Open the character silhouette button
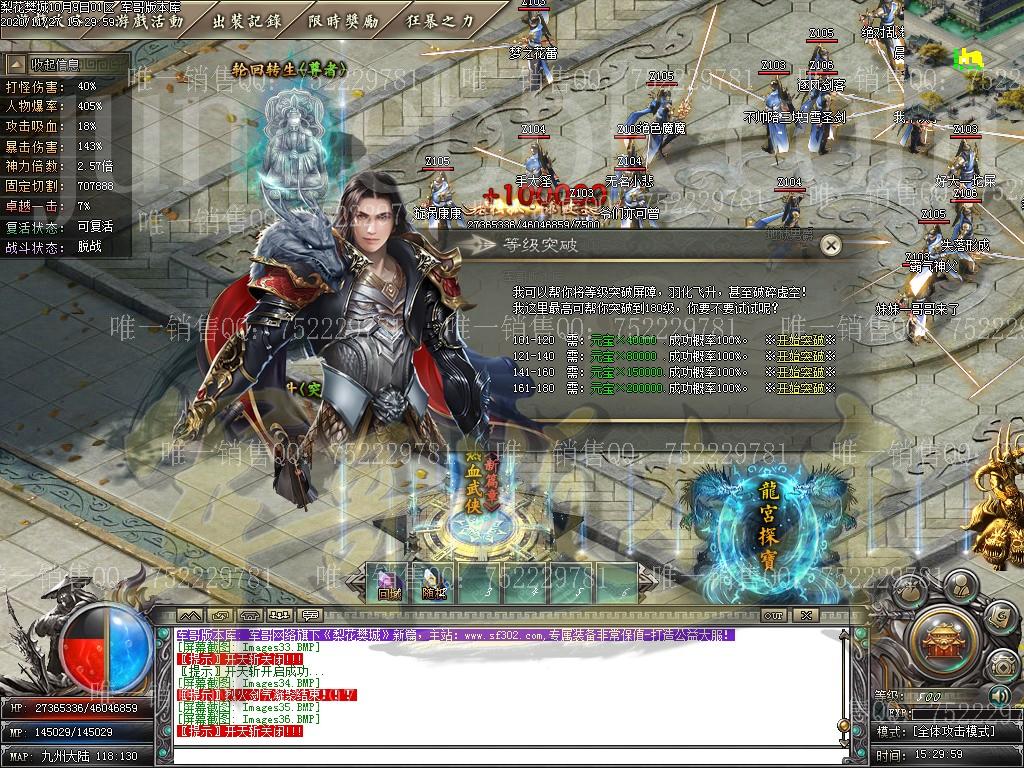This screenshot has height=768, width=1024. click(x=960, y=584)
